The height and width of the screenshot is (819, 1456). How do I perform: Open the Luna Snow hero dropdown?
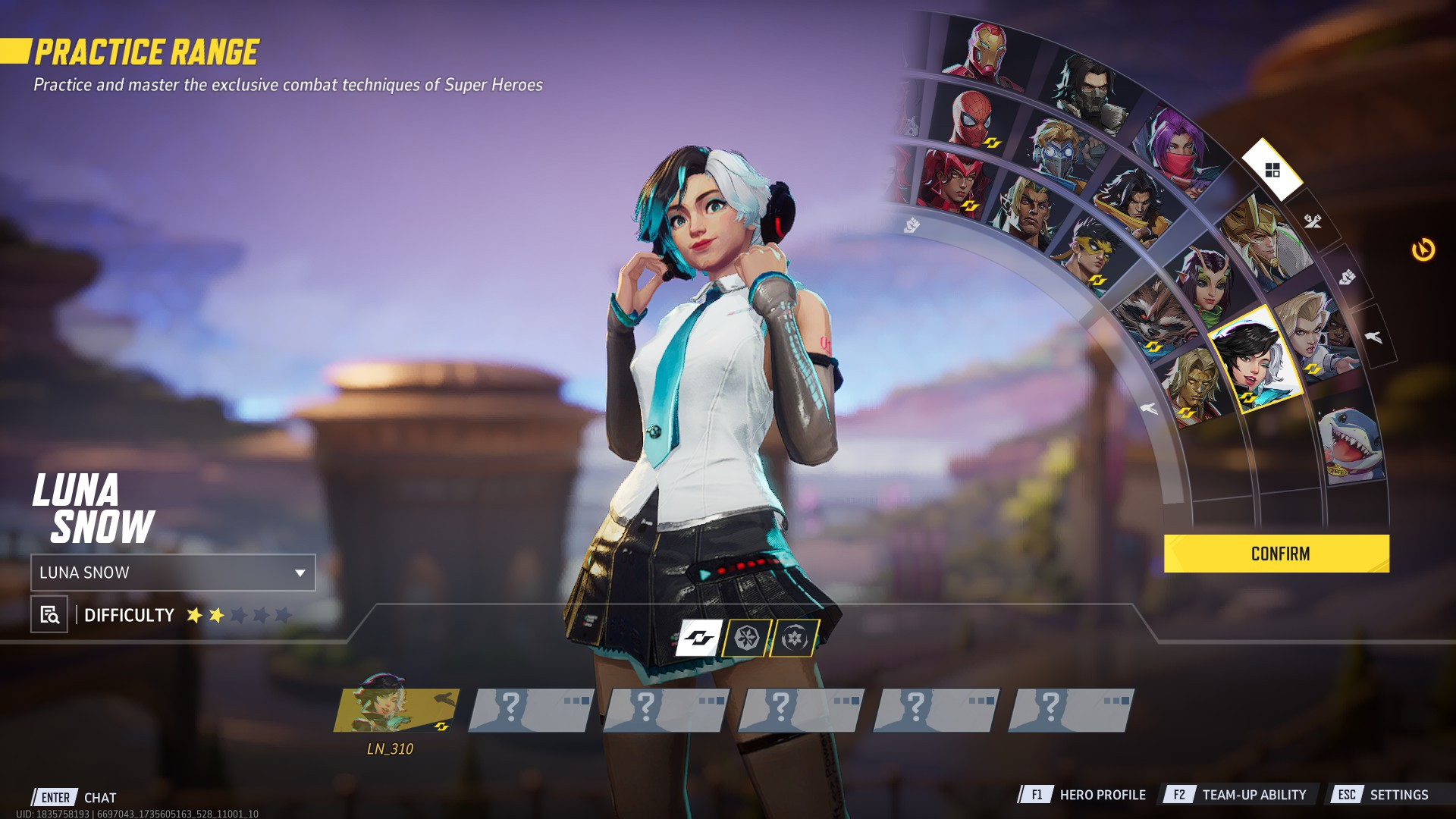click(171, 573)
